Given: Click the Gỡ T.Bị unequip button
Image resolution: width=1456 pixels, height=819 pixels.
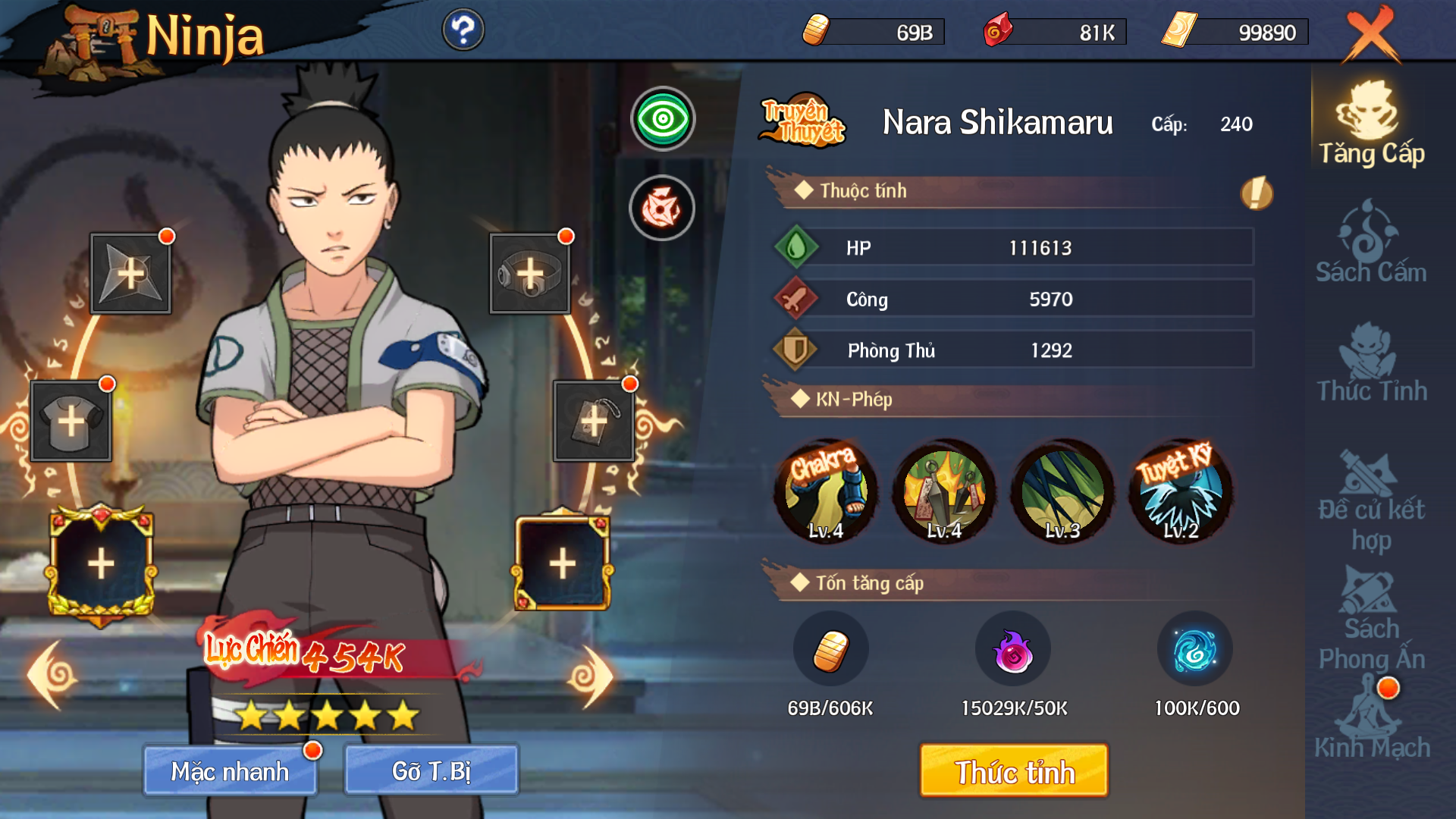Looking at the screenshot, I should click(x=431, y=770).
